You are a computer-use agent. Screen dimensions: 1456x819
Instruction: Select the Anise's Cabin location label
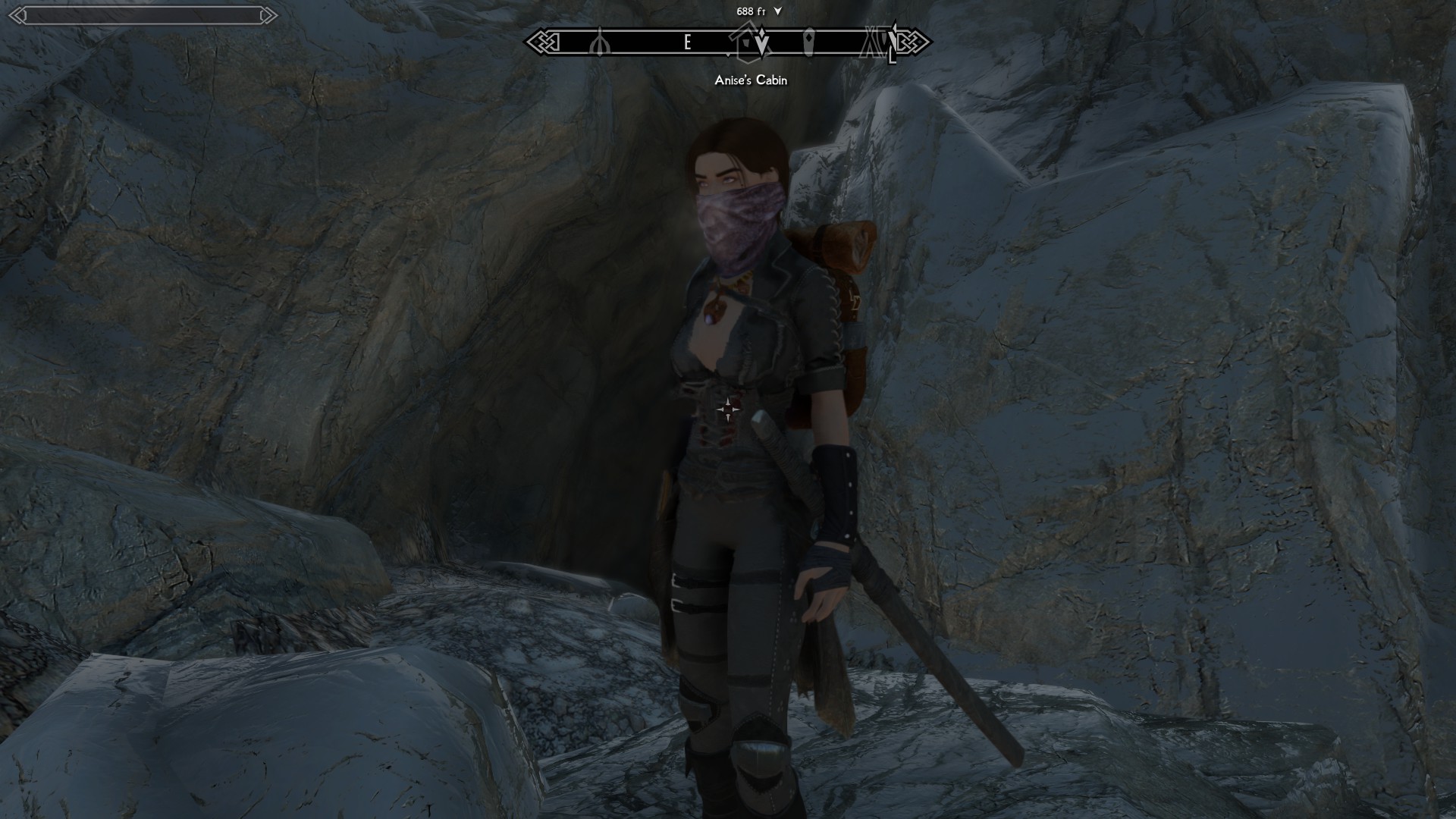pos(750,80)
